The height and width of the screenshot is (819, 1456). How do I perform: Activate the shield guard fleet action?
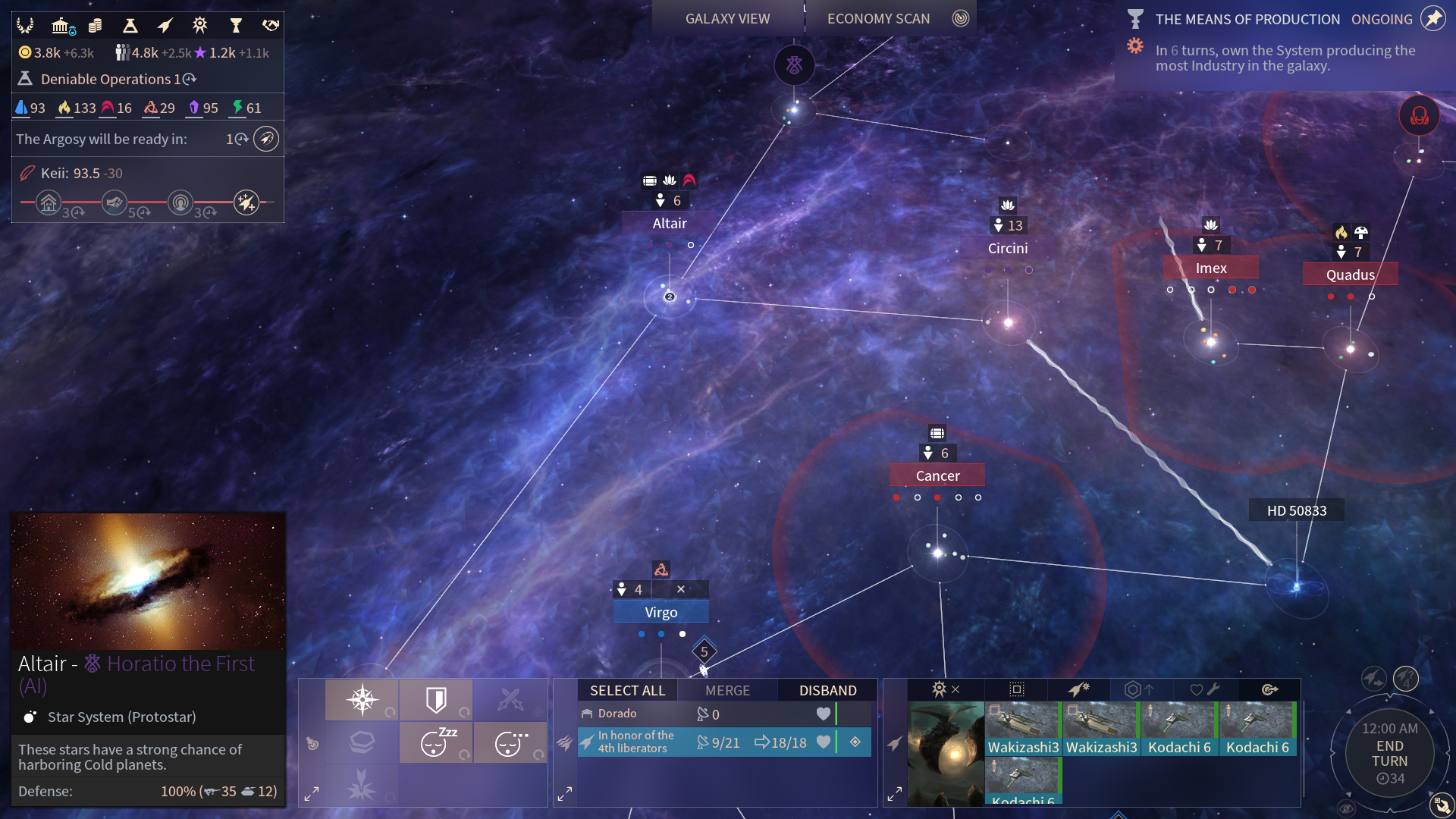(436, 699)
